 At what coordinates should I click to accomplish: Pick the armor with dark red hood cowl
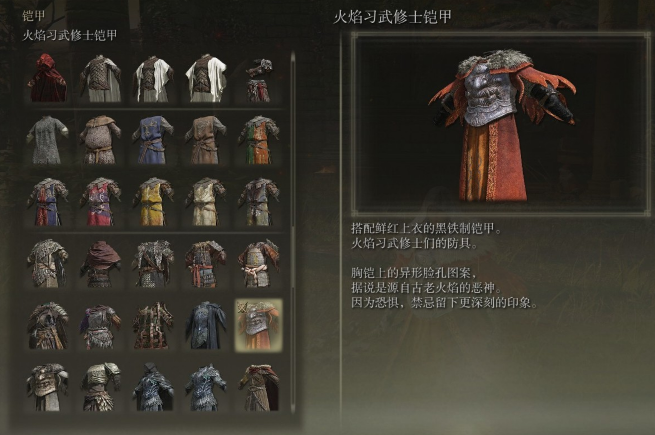coord(101,264)
